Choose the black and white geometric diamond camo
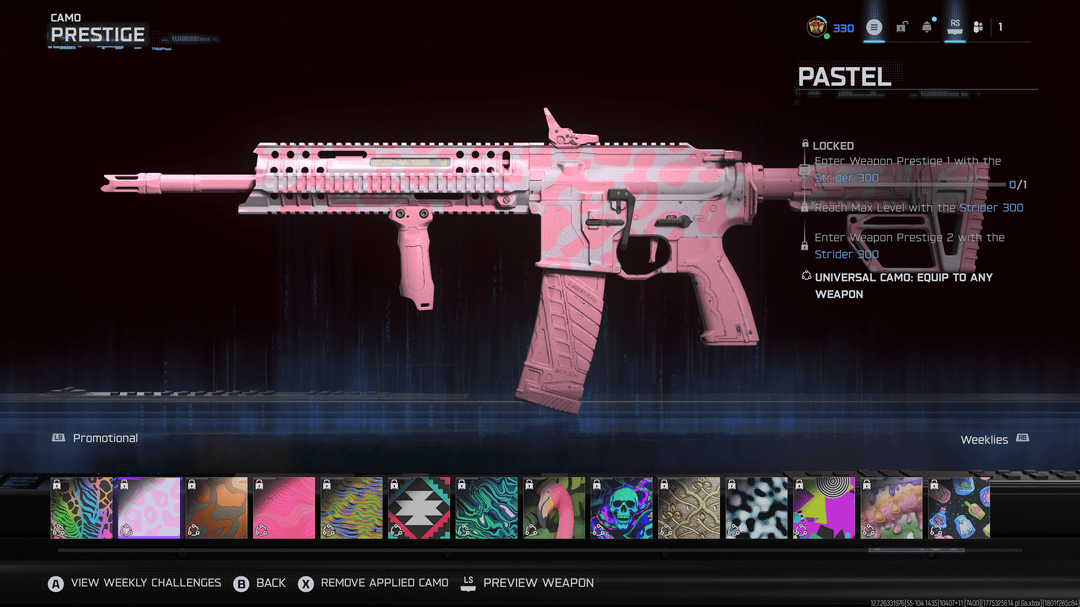1080x607 pixels. (x=419, y=508)
